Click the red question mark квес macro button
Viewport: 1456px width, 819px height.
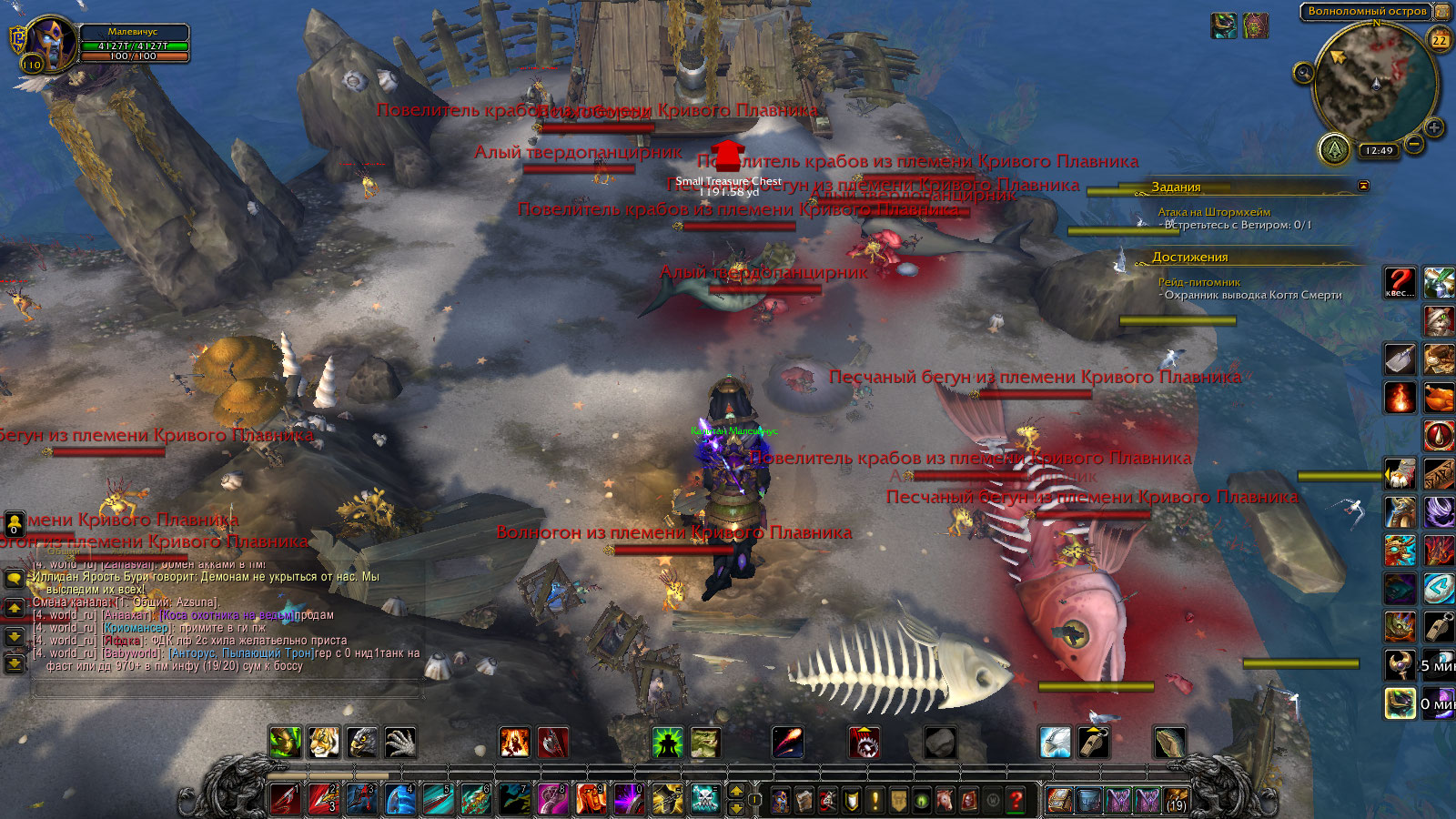pos(1399,282)
